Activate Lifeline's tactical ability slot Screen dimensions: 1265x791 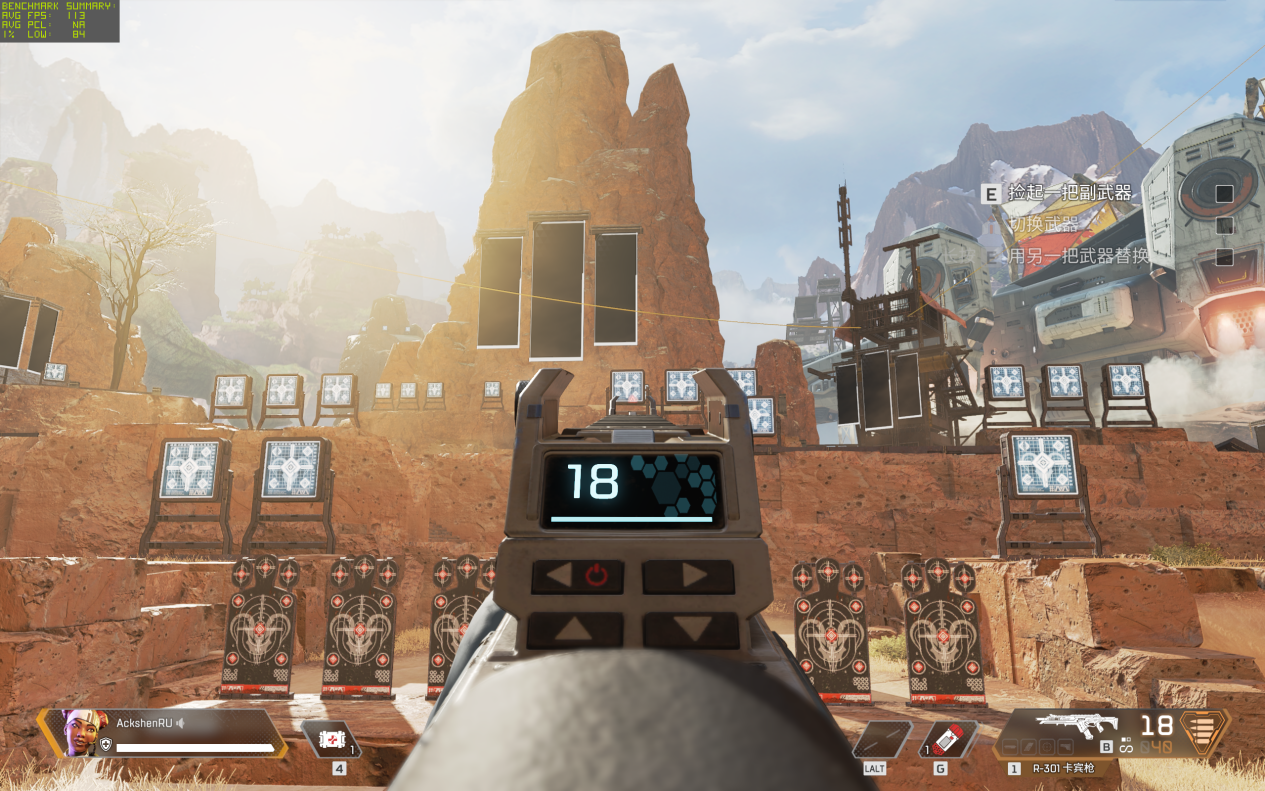click(x=882, y=740)
